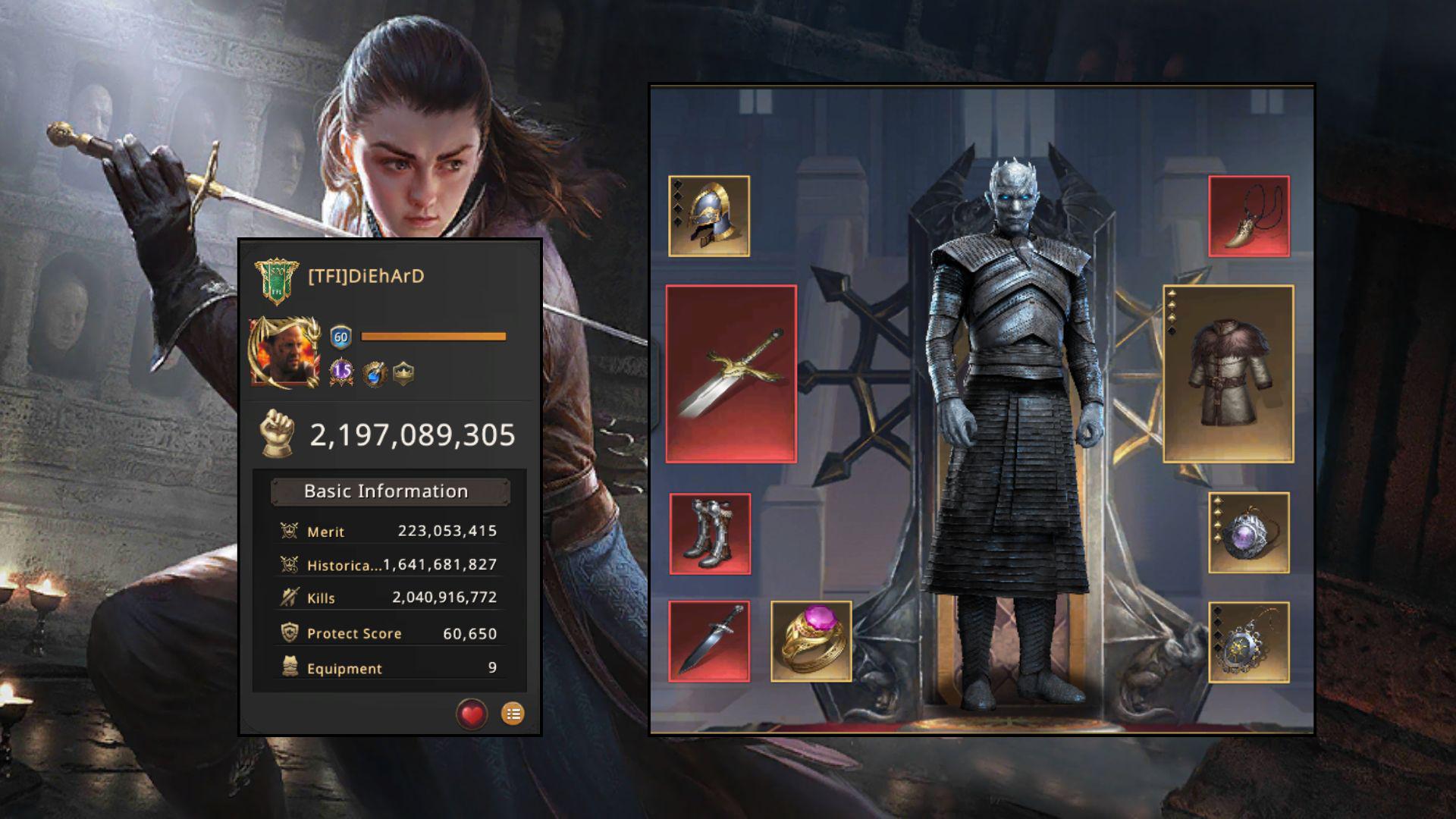Click the gold crown badge icon

point(403,372)
